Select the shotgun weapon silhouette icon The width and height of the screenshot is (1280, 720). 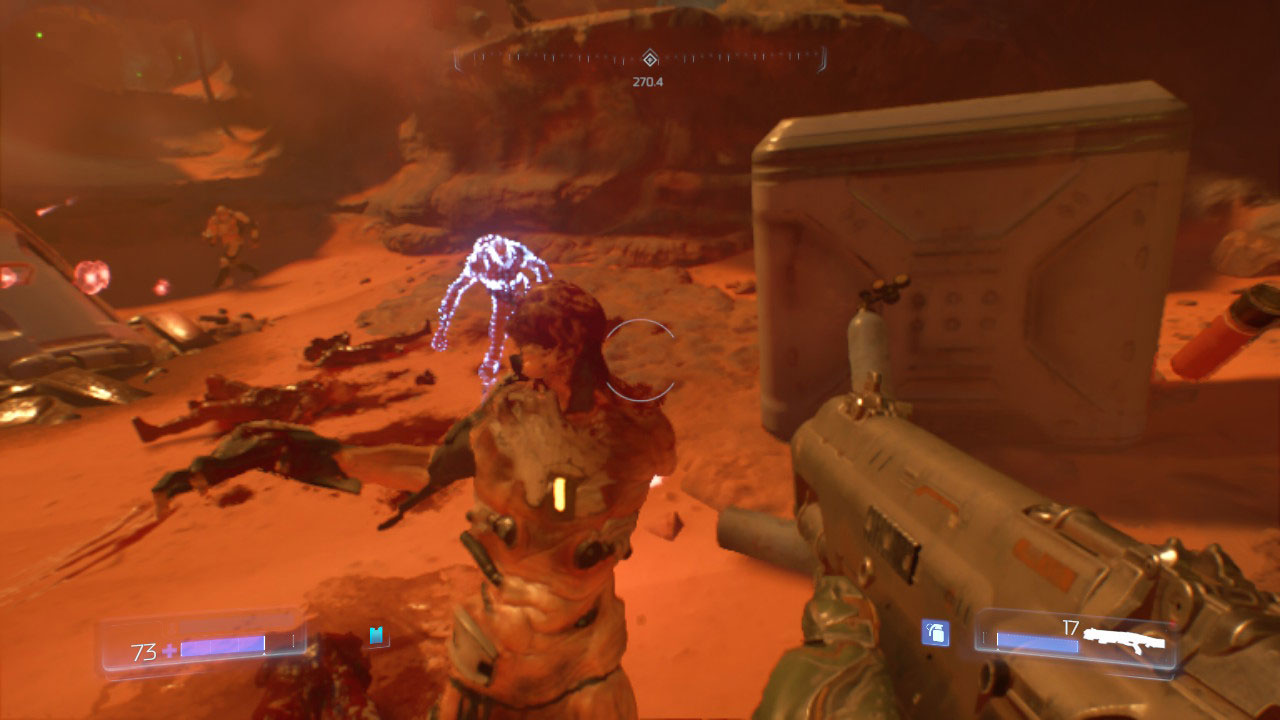coord(1125,640)
